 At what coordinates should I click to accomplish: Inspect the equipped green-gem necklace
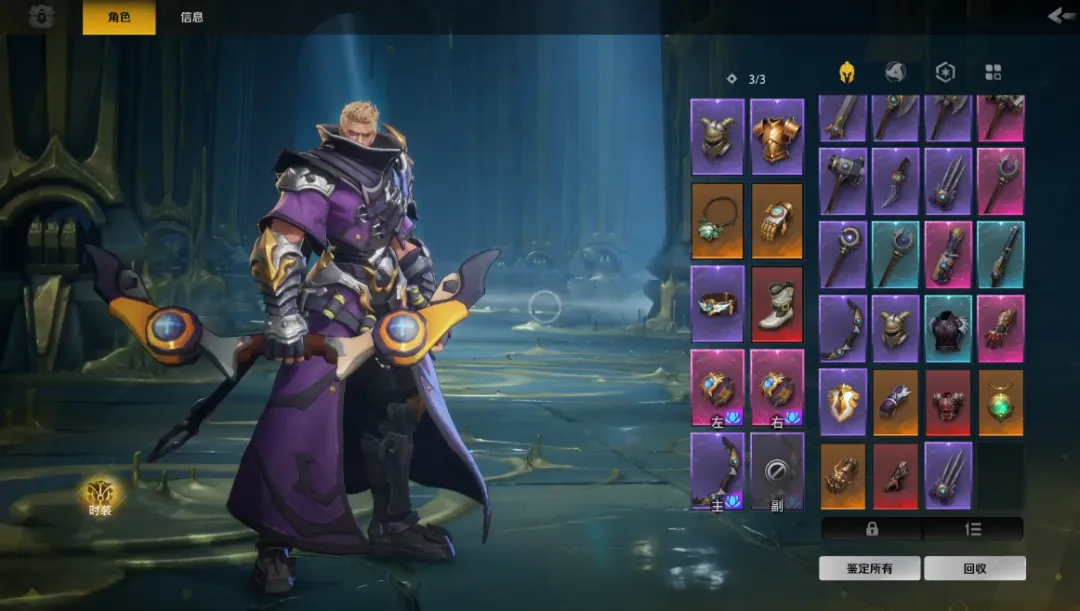(717, 221)
